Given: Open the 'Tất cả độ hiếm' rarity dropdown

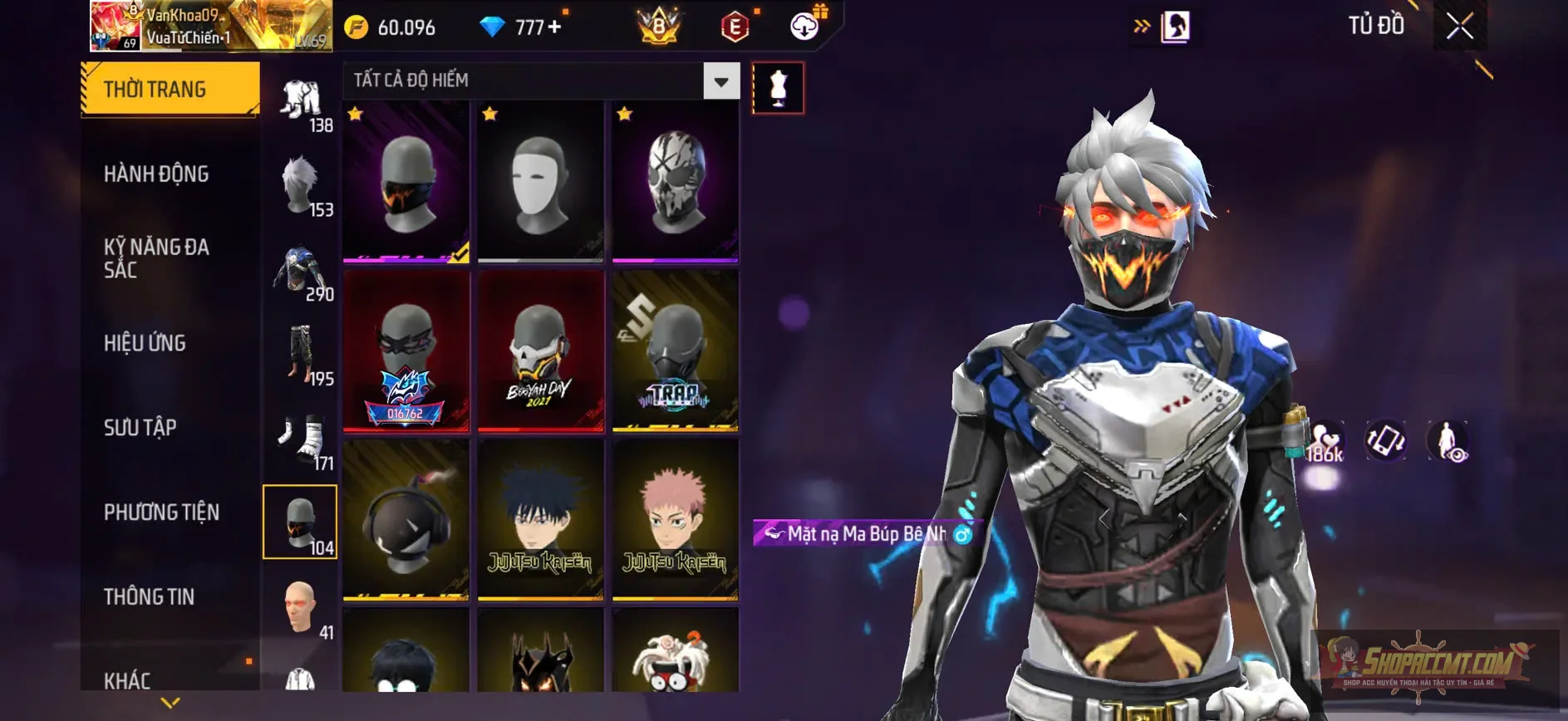Looking at the screenshot, I should coord(536,81).
